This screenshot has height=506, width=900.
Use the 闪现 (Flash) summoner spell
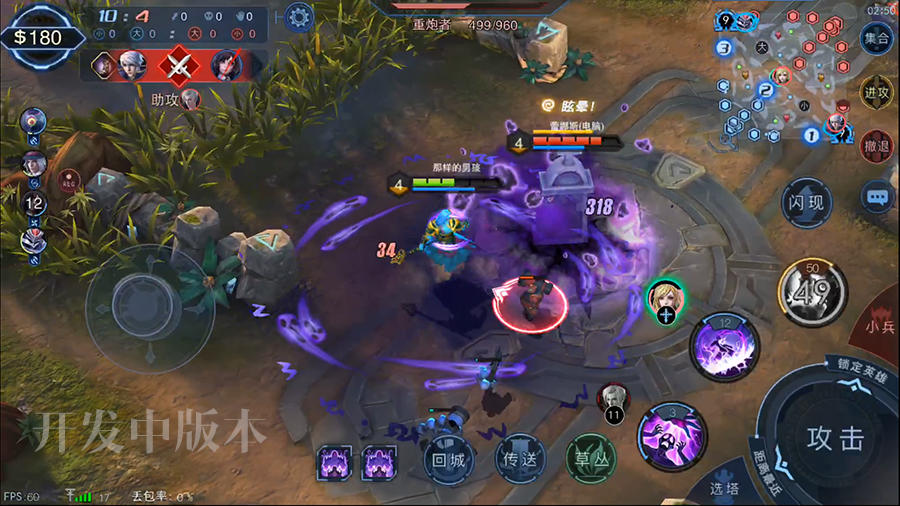[806, 204]
